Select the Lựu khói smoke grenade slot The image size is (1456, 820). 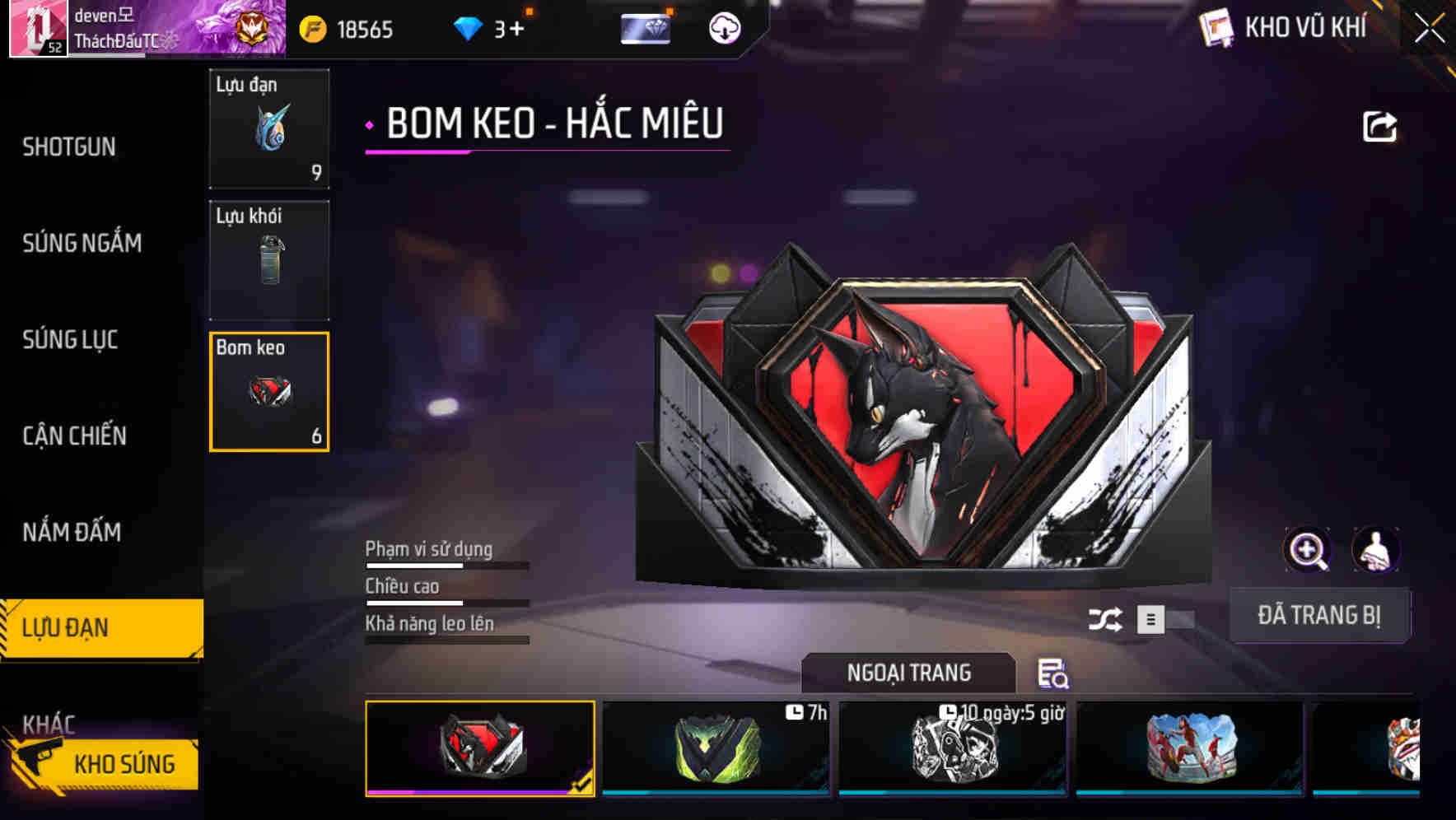pos(269,259)
